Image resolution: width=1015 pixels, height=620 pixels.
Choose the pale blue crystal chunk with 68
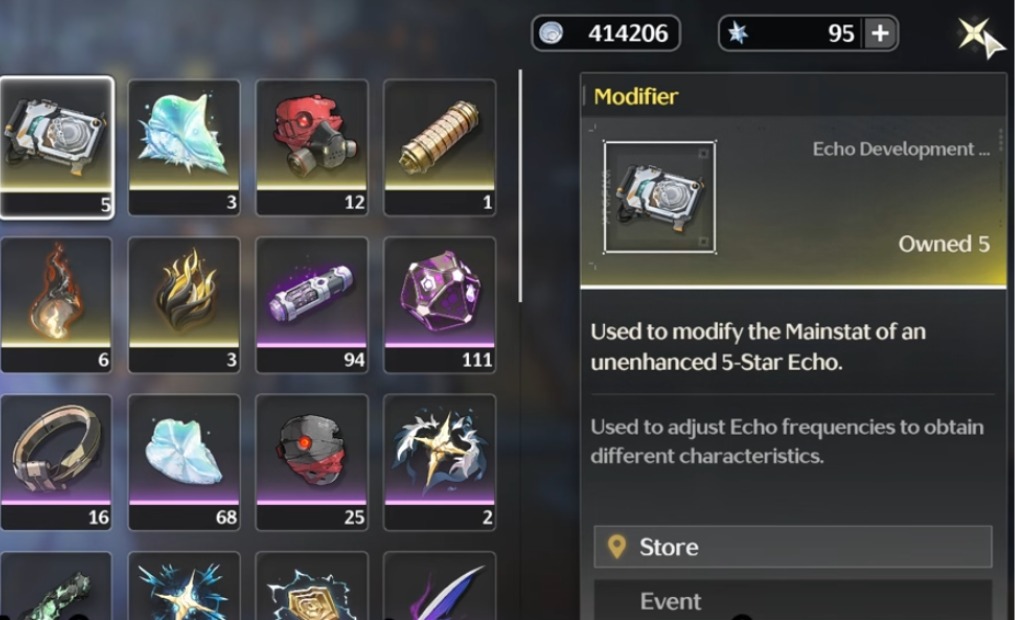point(184,461)
